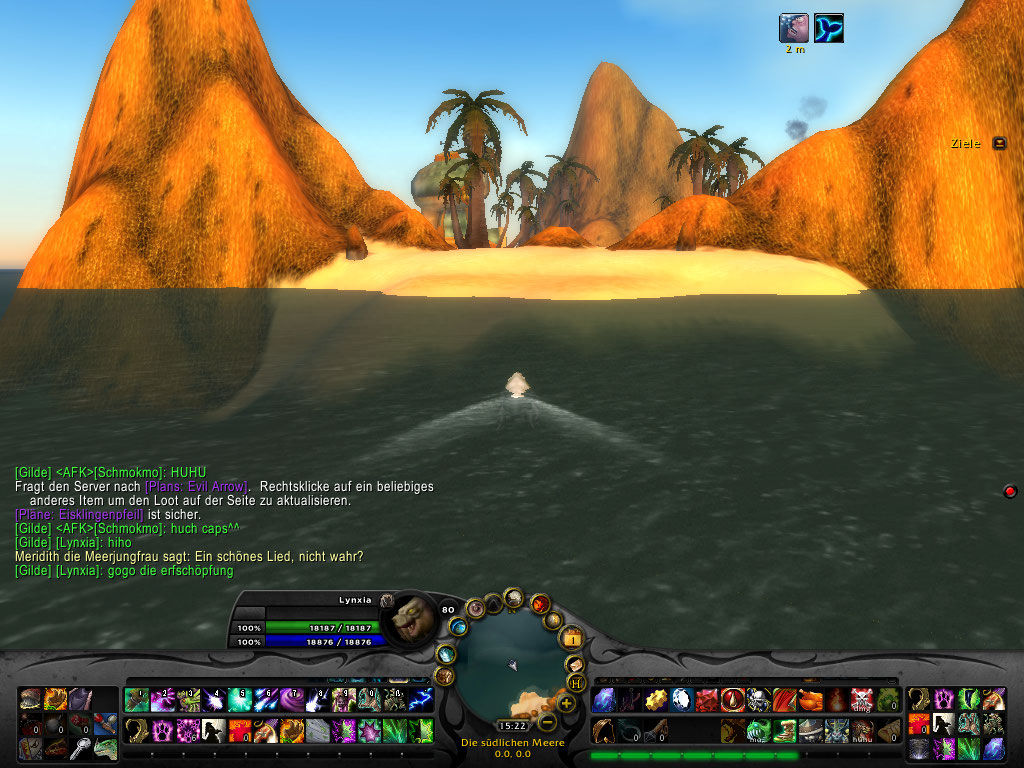Zoom out the minimap with minus button
The image size is (1024, 768).
click(x=547, y=721)
